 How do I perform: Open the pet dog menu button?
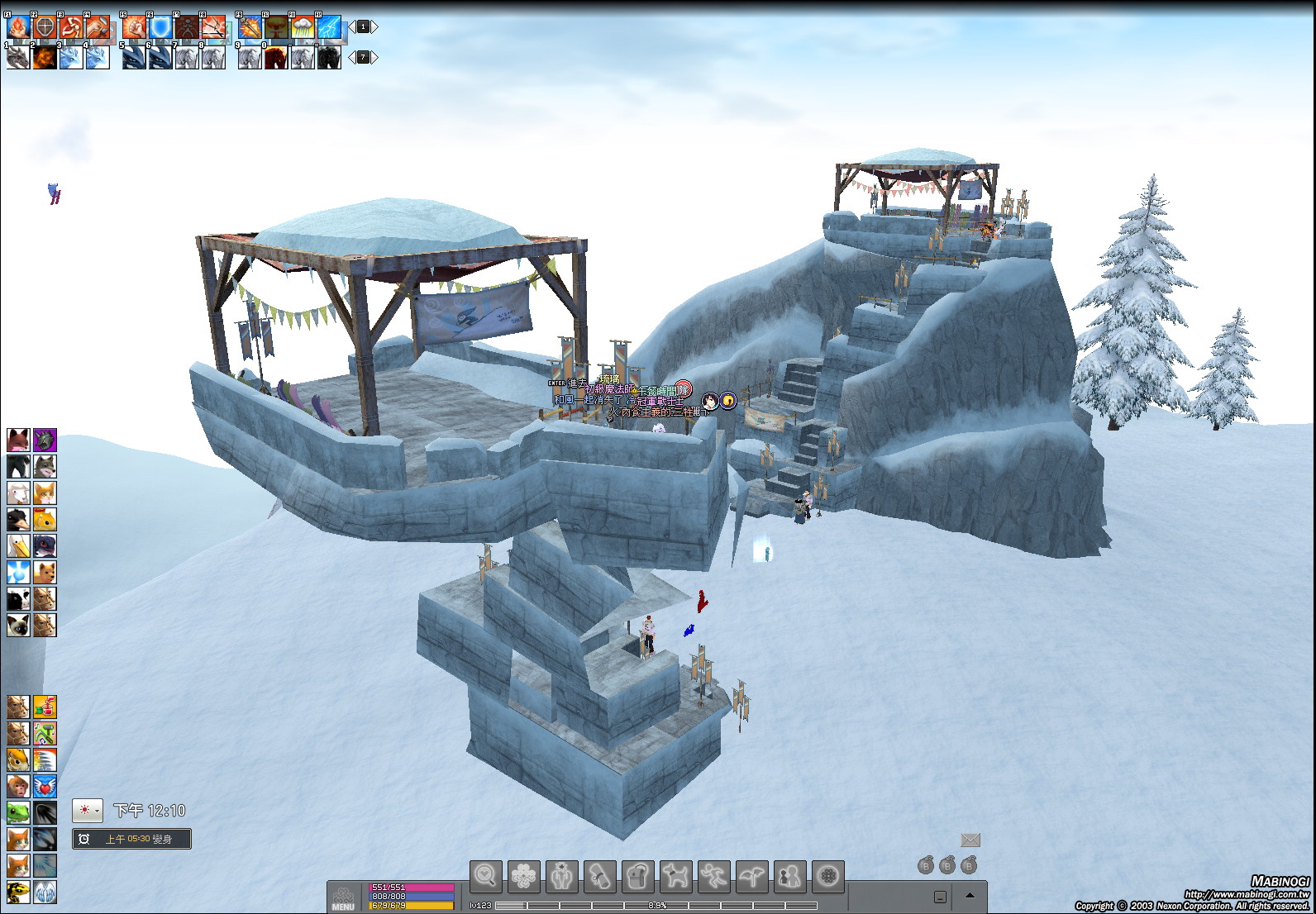[675, 876]
